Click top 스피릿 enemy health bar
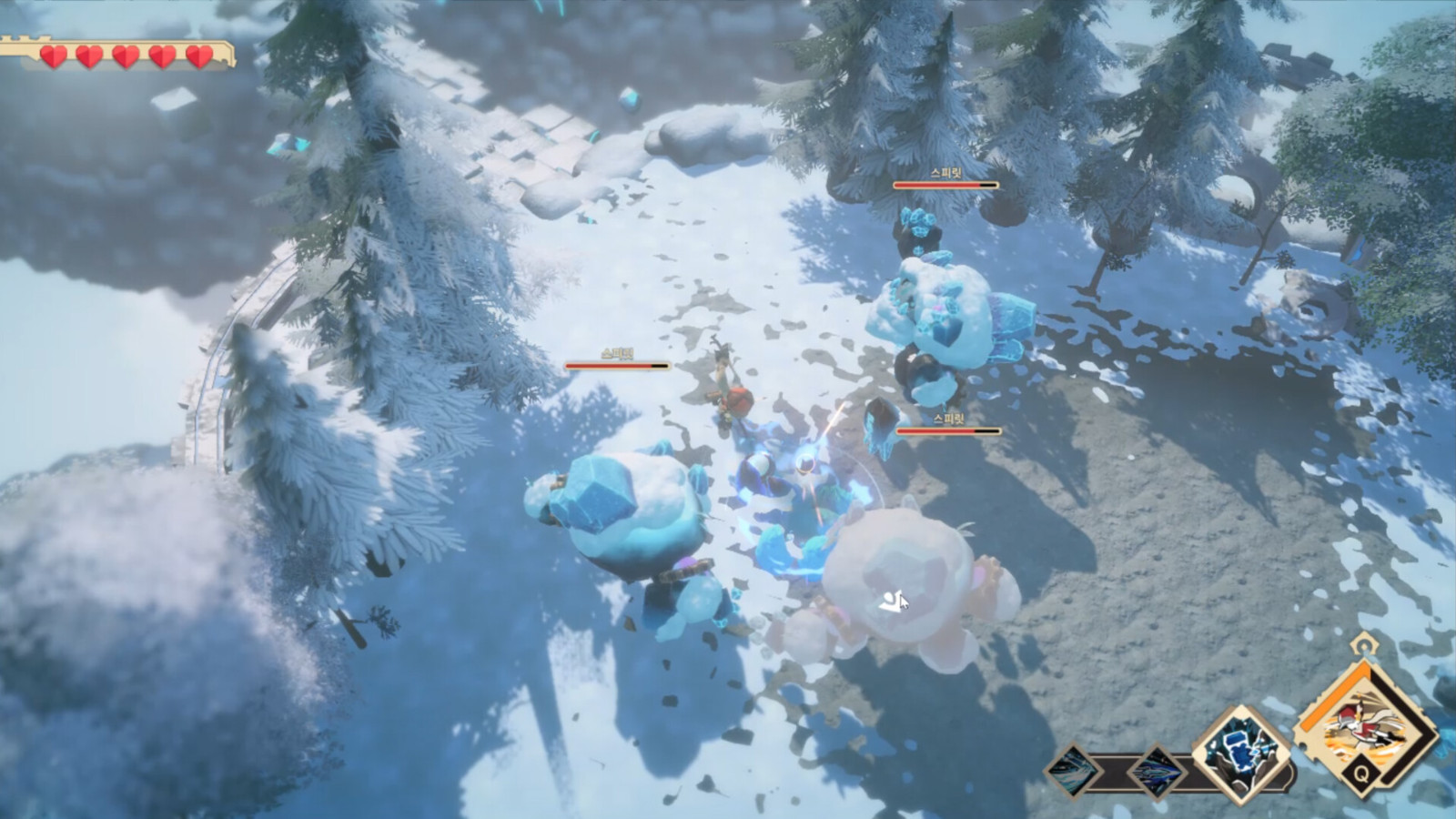Image resolution: width=1456 pixels, height=819 pixels. tap(946, 185)
